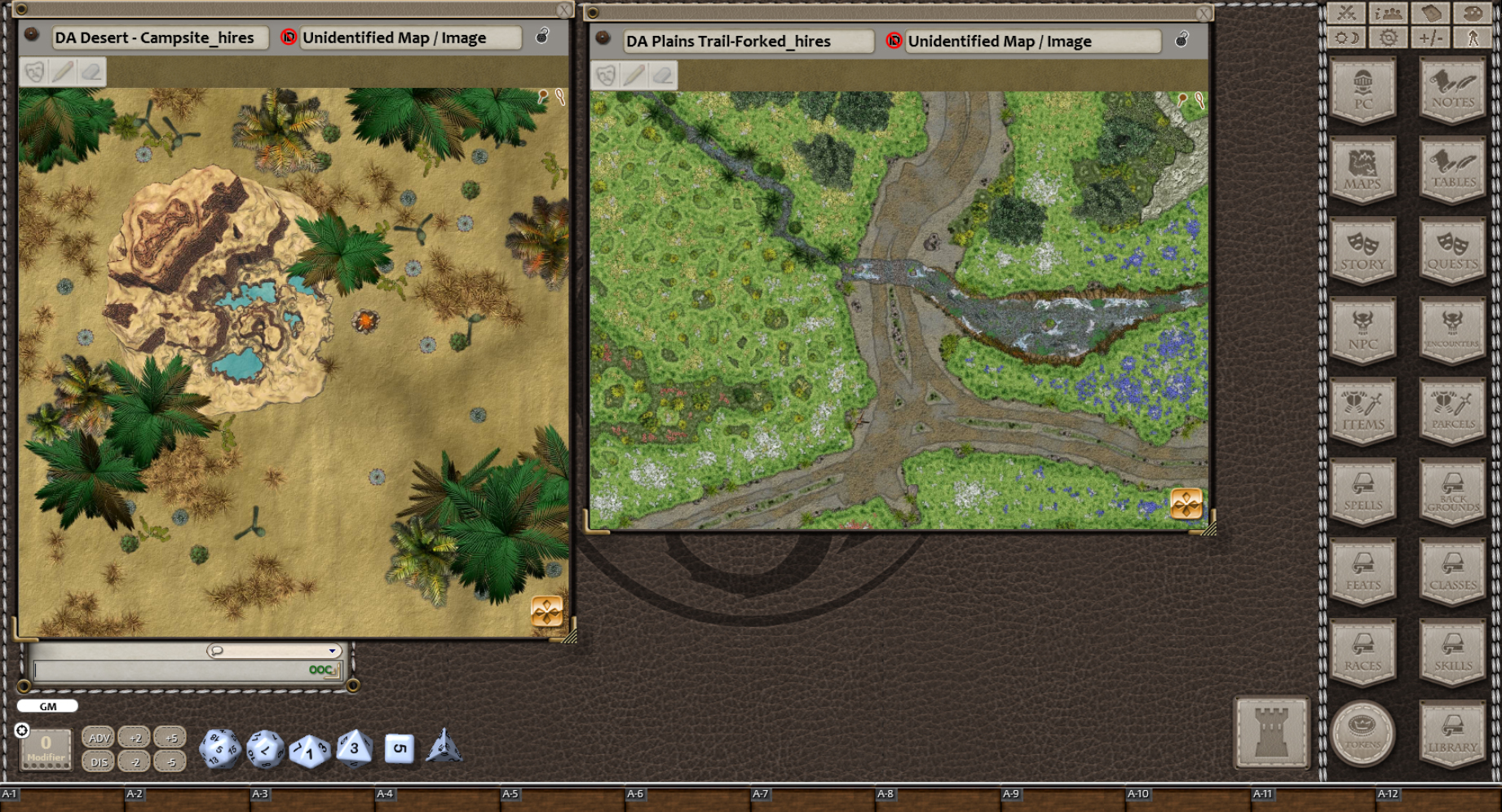Toggle the mask layer tool on the Desert map
The image size is (1502, 812).
(x=33, y=73)
